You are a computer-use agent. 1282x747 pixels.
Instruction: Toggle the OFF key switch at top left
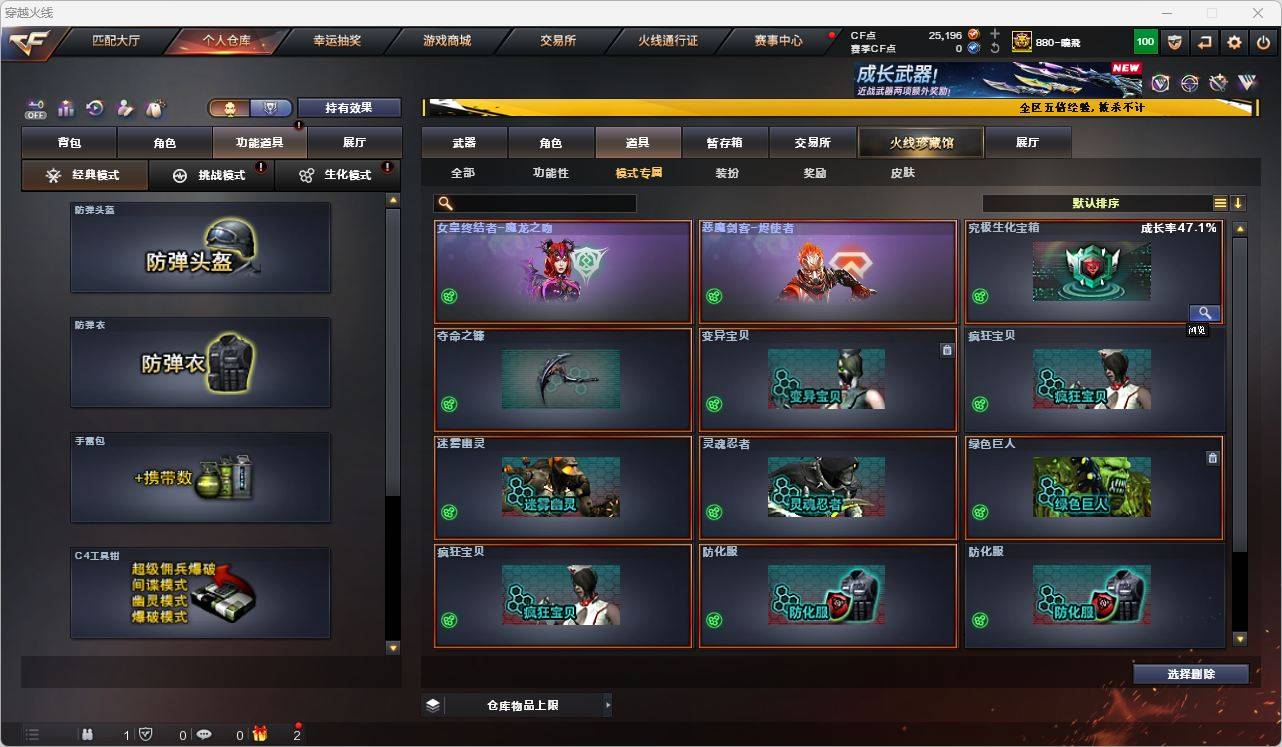(36, 108)
